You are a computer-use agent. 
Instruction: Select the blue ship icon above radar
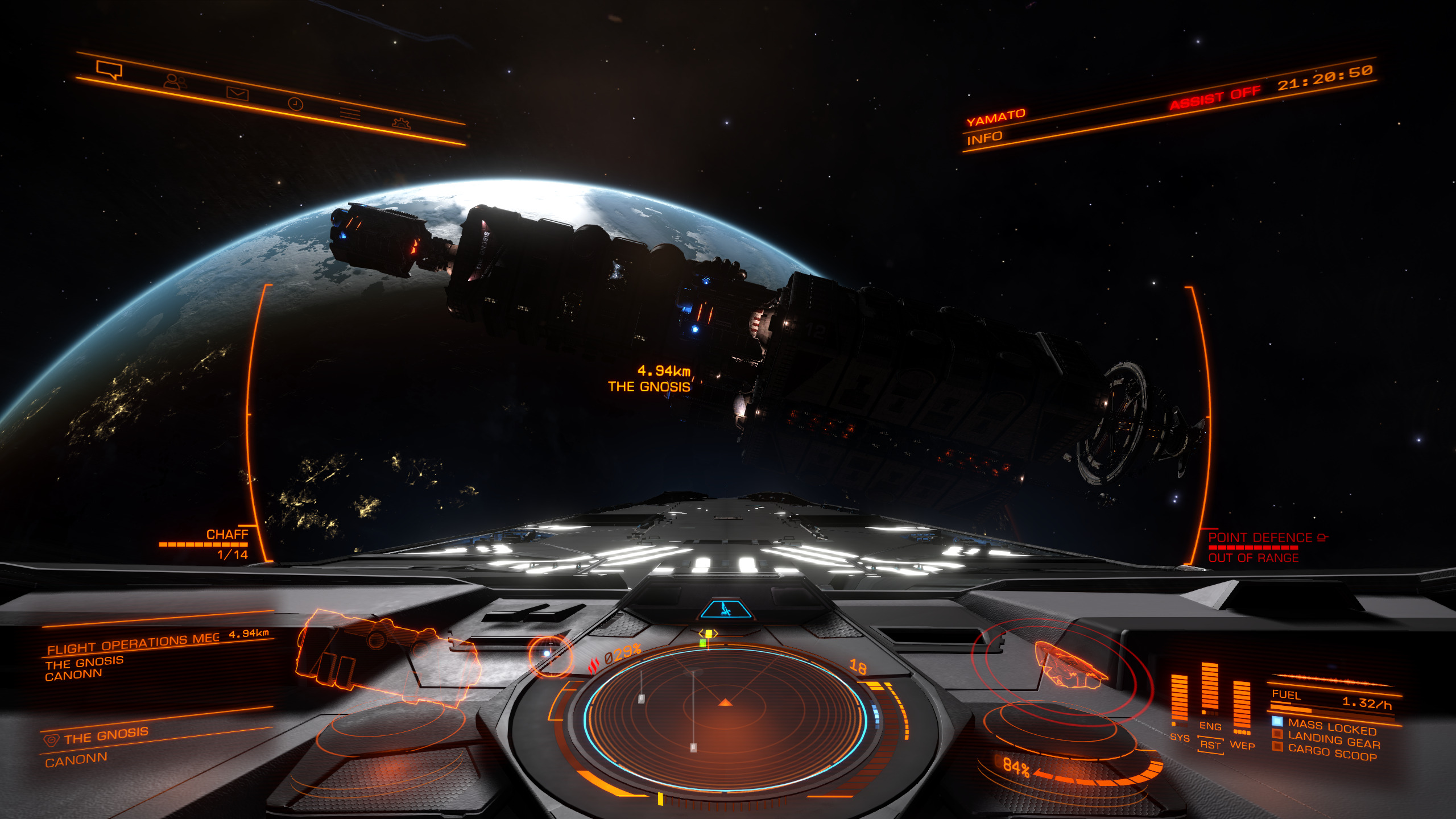pyautogui.click(x=725, y=610)
